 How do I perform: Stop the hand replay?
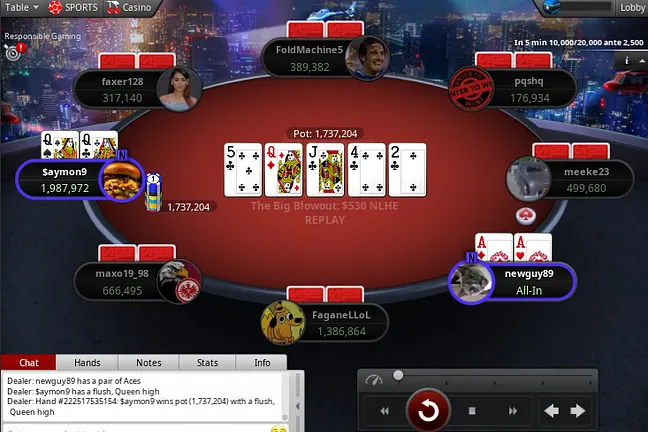click(x=472, y=410)
